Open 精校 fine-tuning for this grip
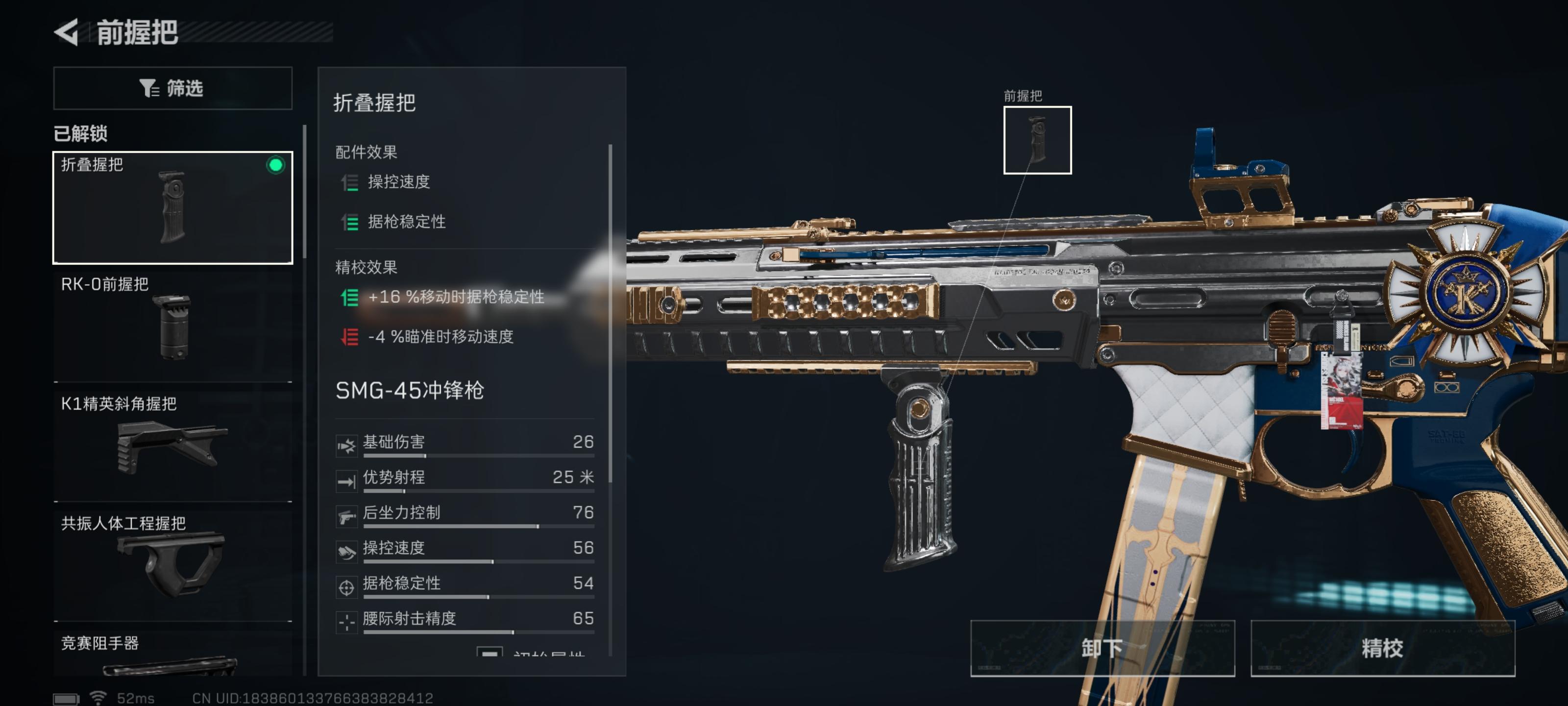The width and height of the screenshot is (1568, 706). coord(1382,648)
